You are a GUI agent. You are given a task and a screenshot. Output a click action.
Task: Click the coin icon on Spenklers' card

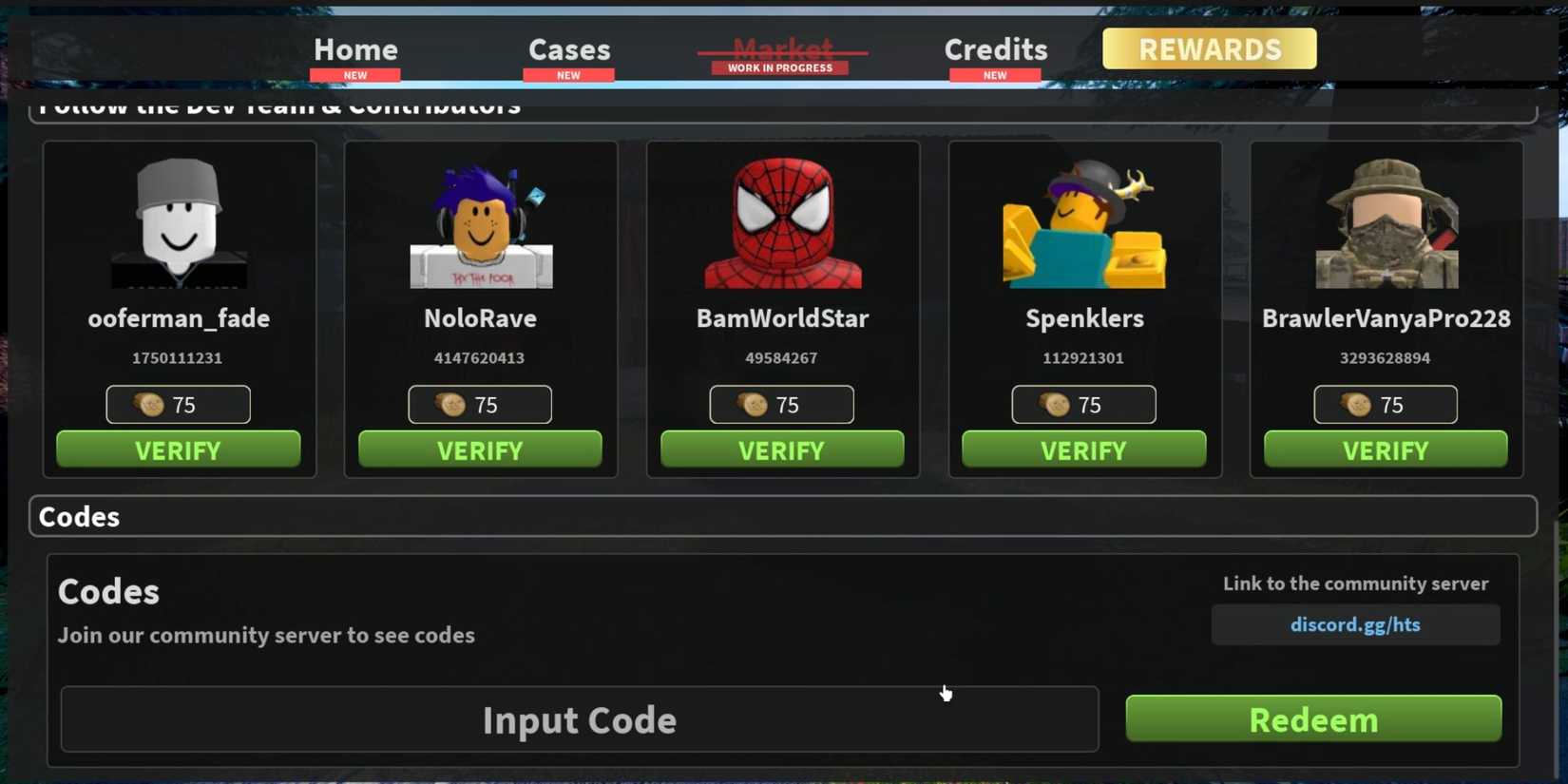(x=1055, y=404)
